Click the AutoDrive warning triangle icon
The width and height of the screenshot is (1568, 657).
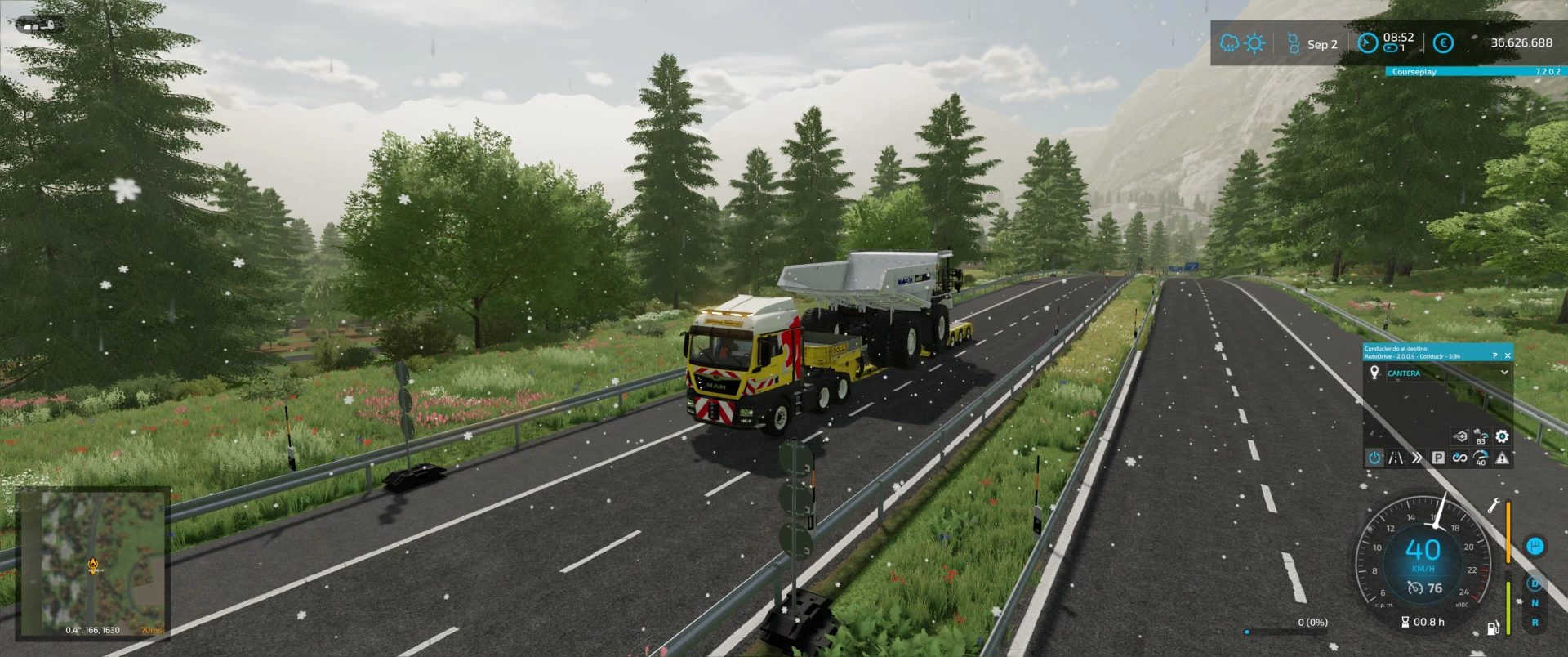[x=1502, y=458]
